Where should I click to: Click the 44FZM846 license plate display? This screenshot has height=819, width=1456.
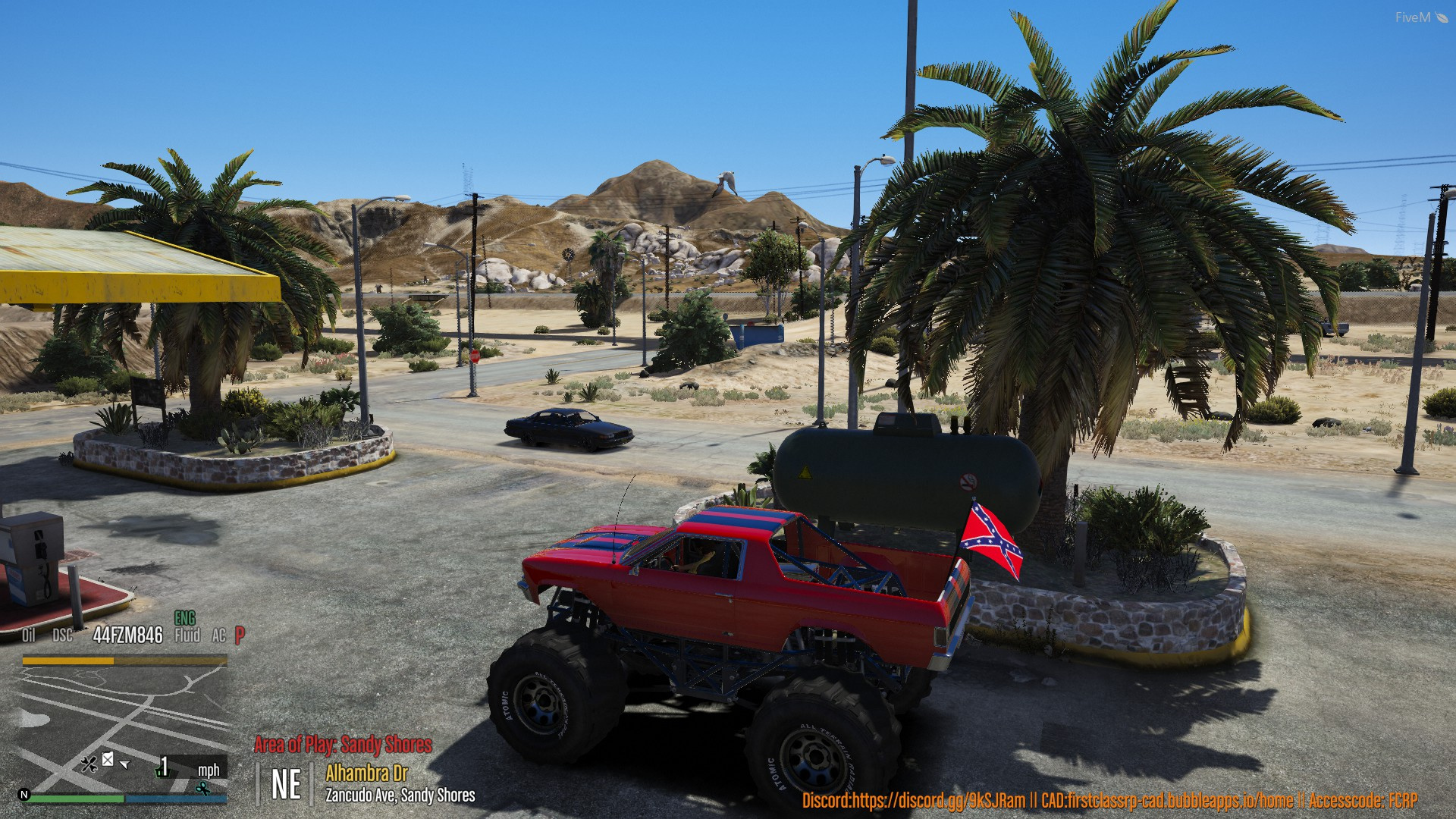point(127,635)
